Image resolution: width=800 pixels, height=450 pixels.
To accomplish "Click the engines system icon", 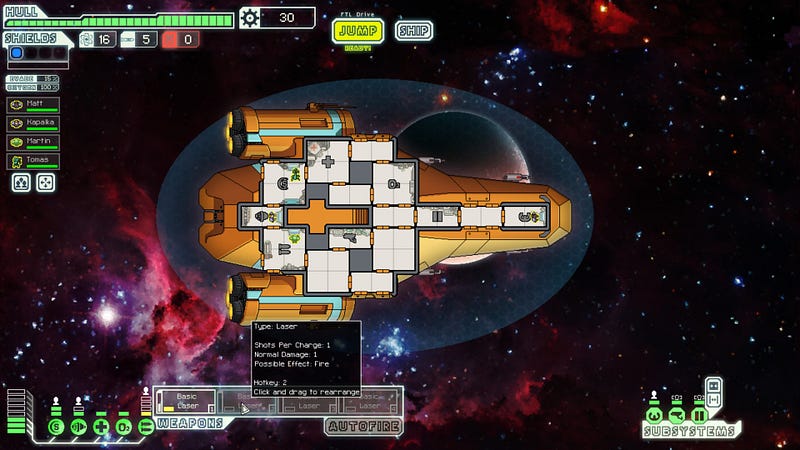I will coord(79,427).
